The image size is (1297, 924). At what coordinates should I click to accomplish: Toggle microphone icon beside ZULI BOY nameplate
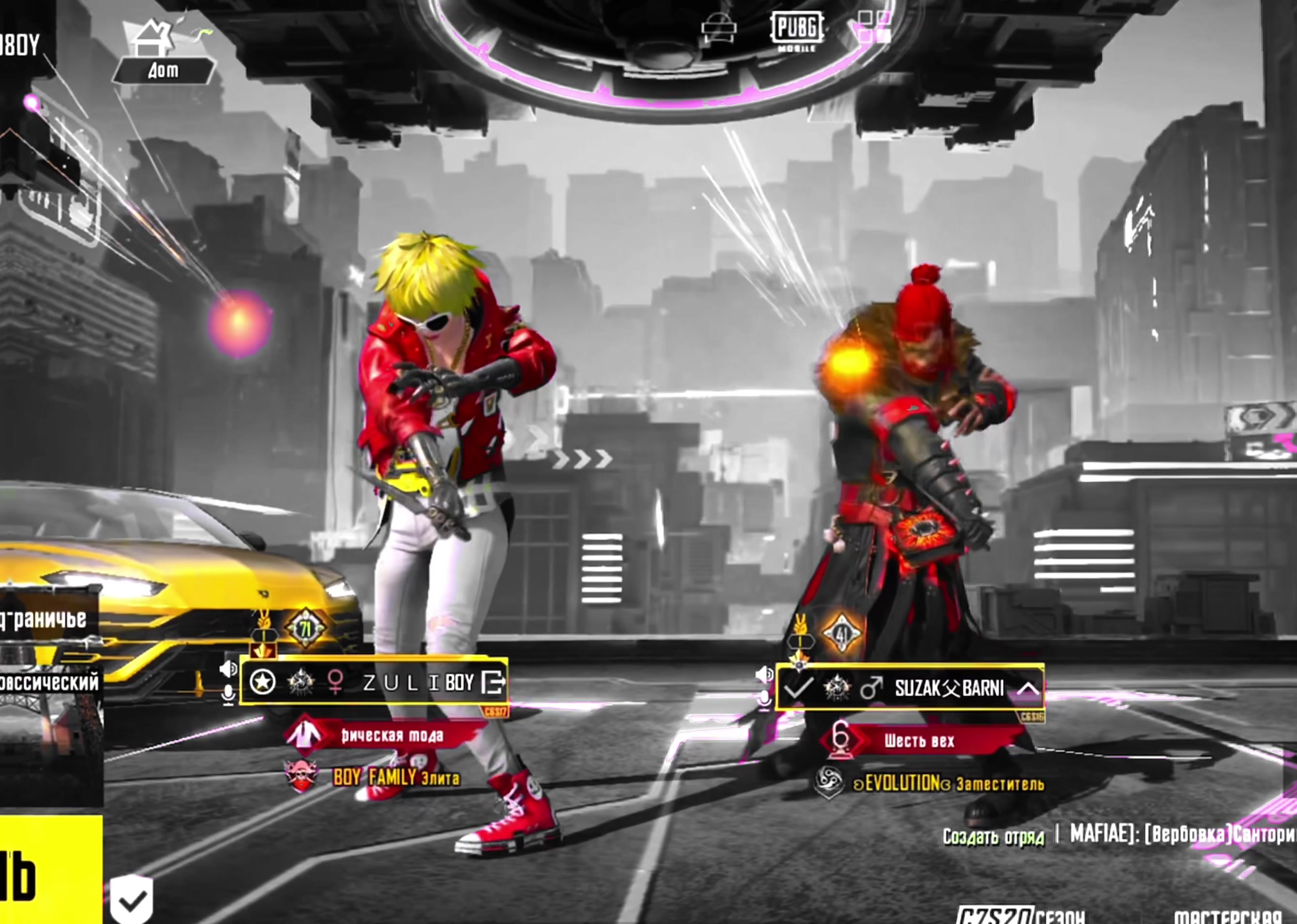(228, 694)
